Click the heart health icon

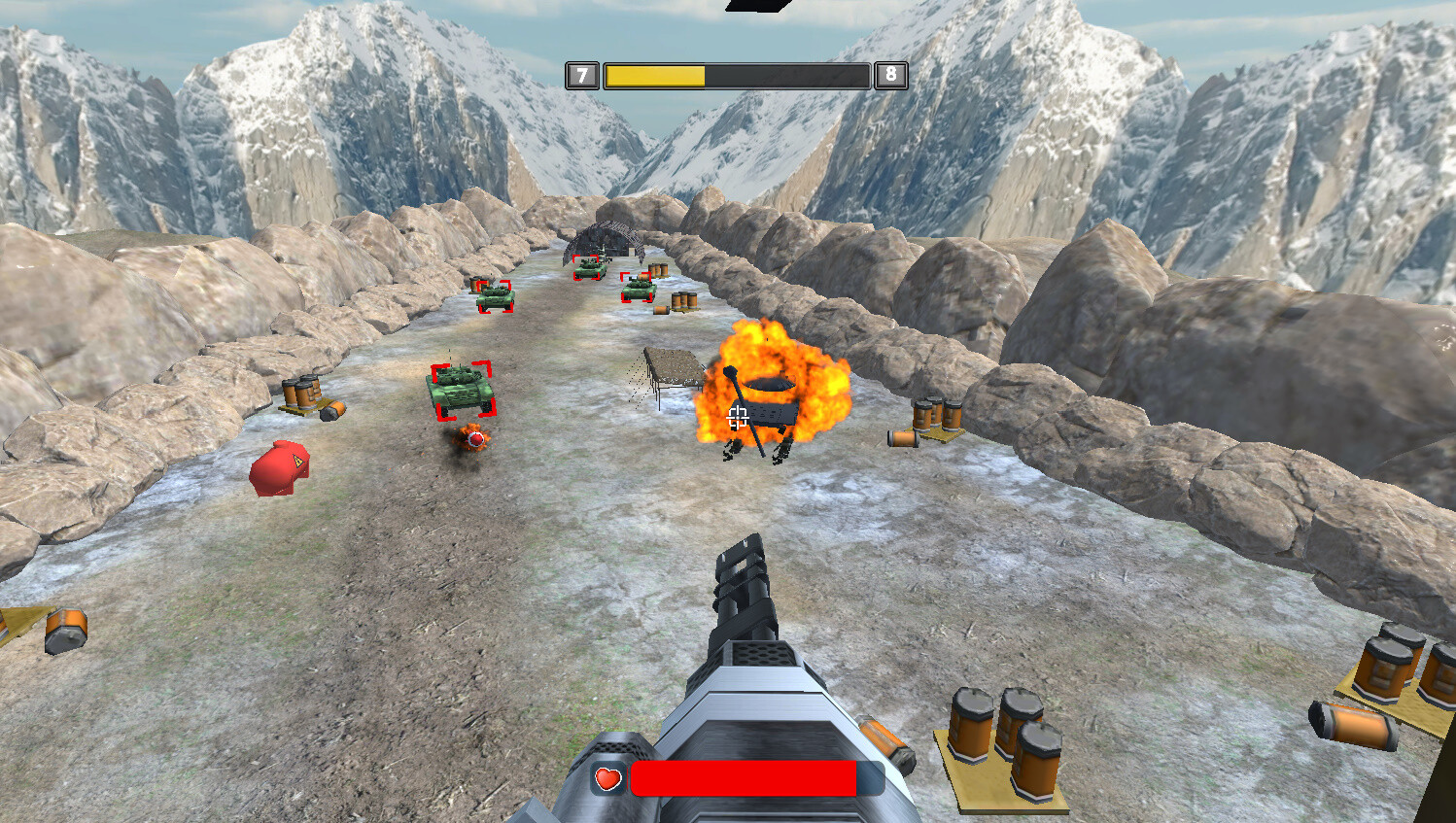pyautogui.click(x=610, y=778)
